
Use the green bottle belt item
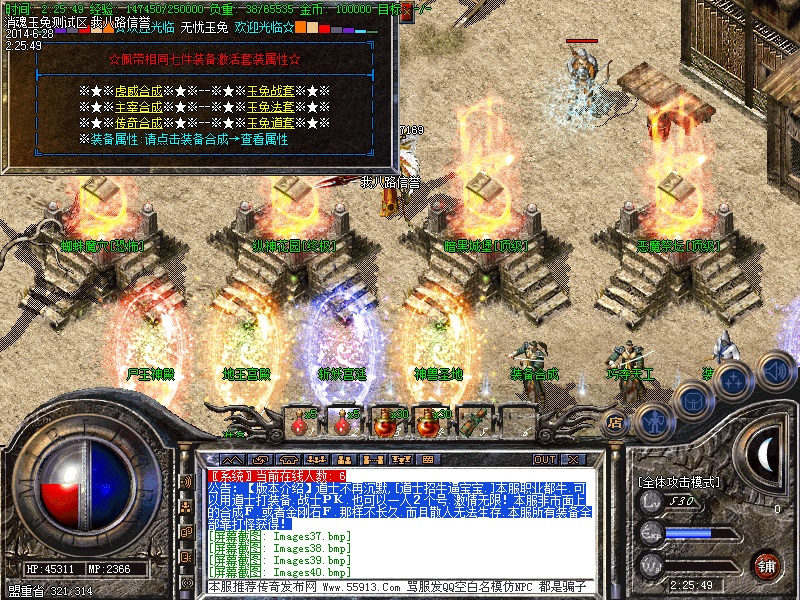(473, 423)
